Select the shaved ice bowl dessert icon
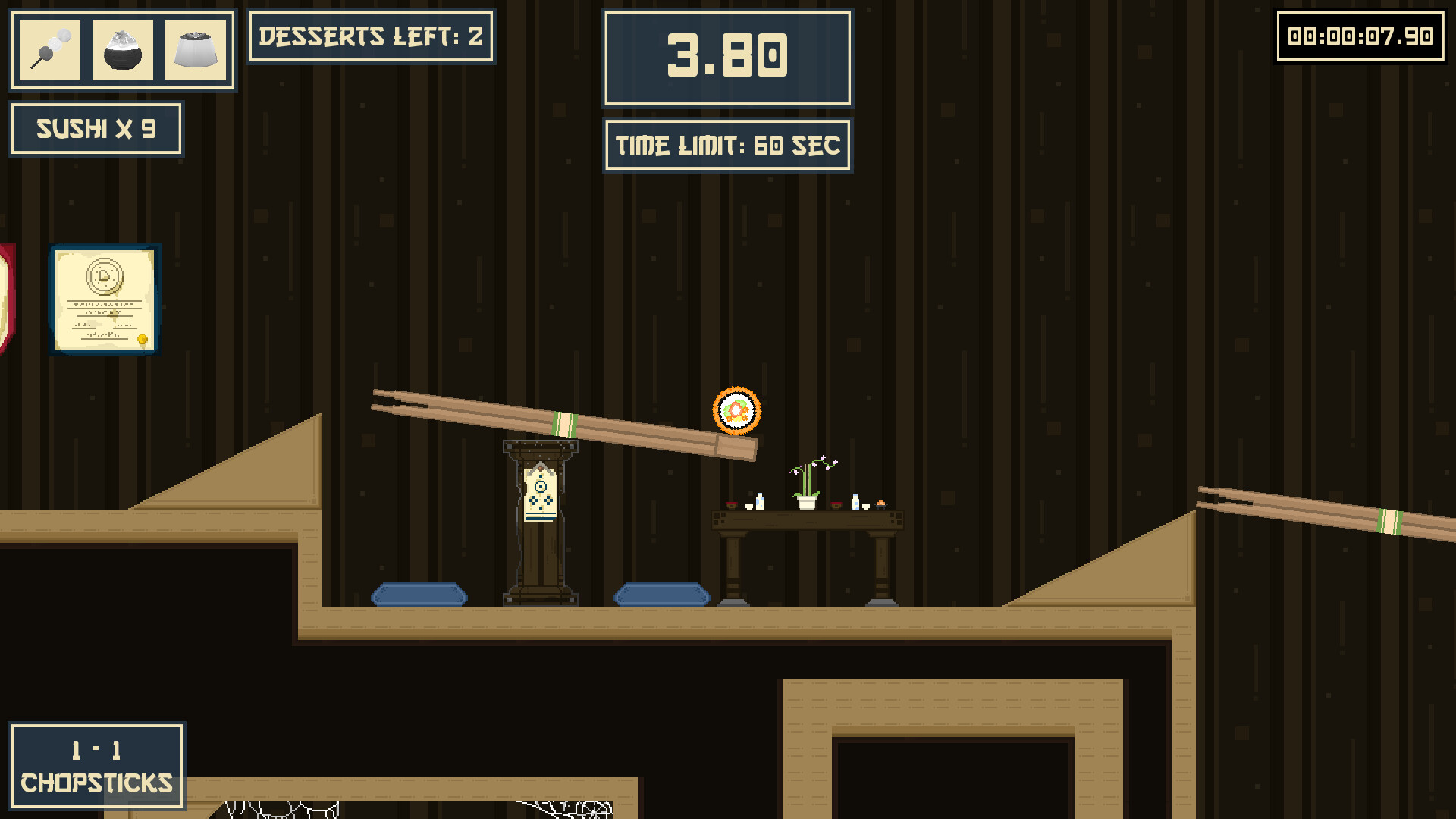Screen dimensions: 1456x819 (x=124, y=49)
